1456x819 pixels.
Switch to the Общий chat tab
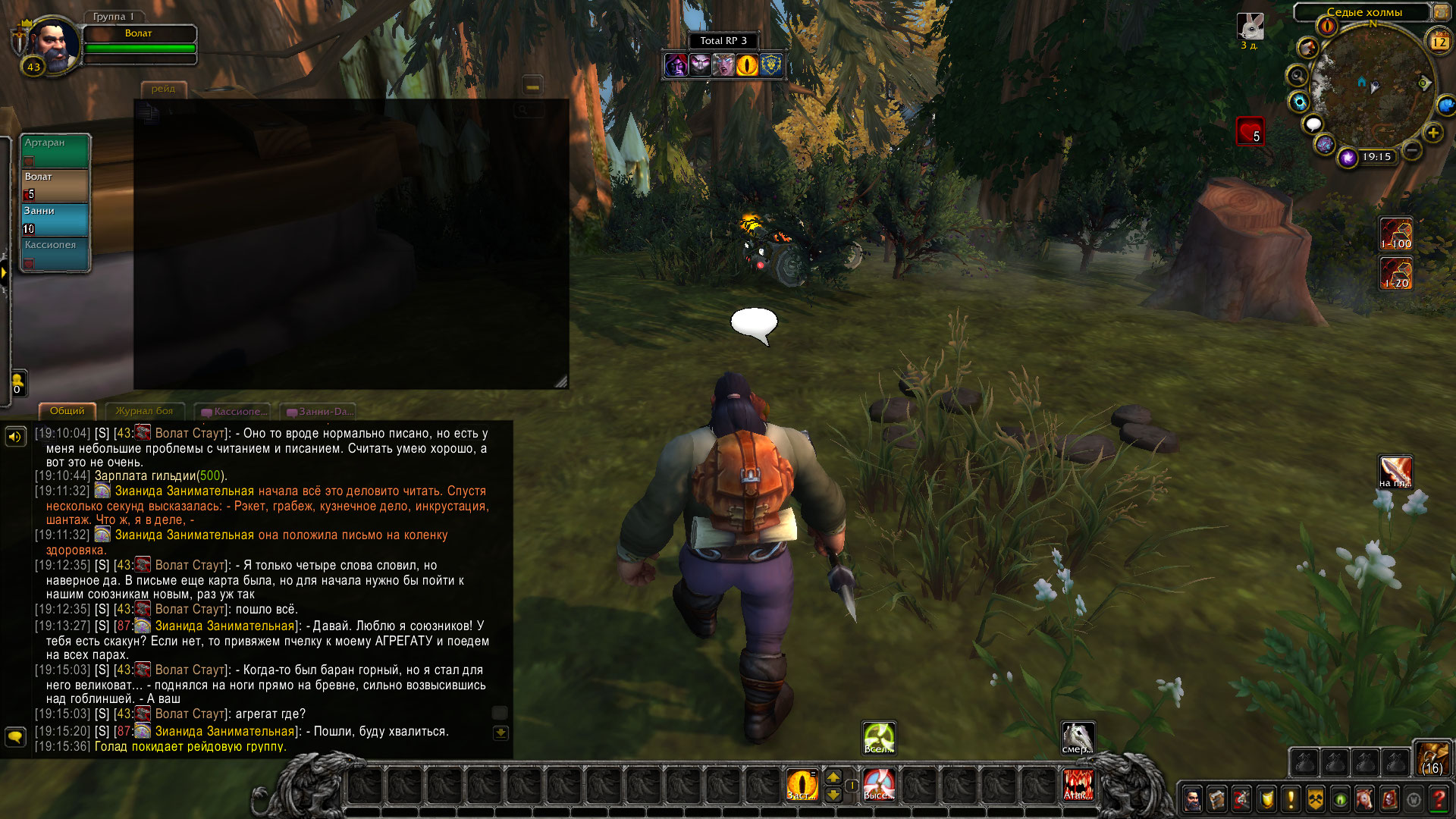point(67,411)
